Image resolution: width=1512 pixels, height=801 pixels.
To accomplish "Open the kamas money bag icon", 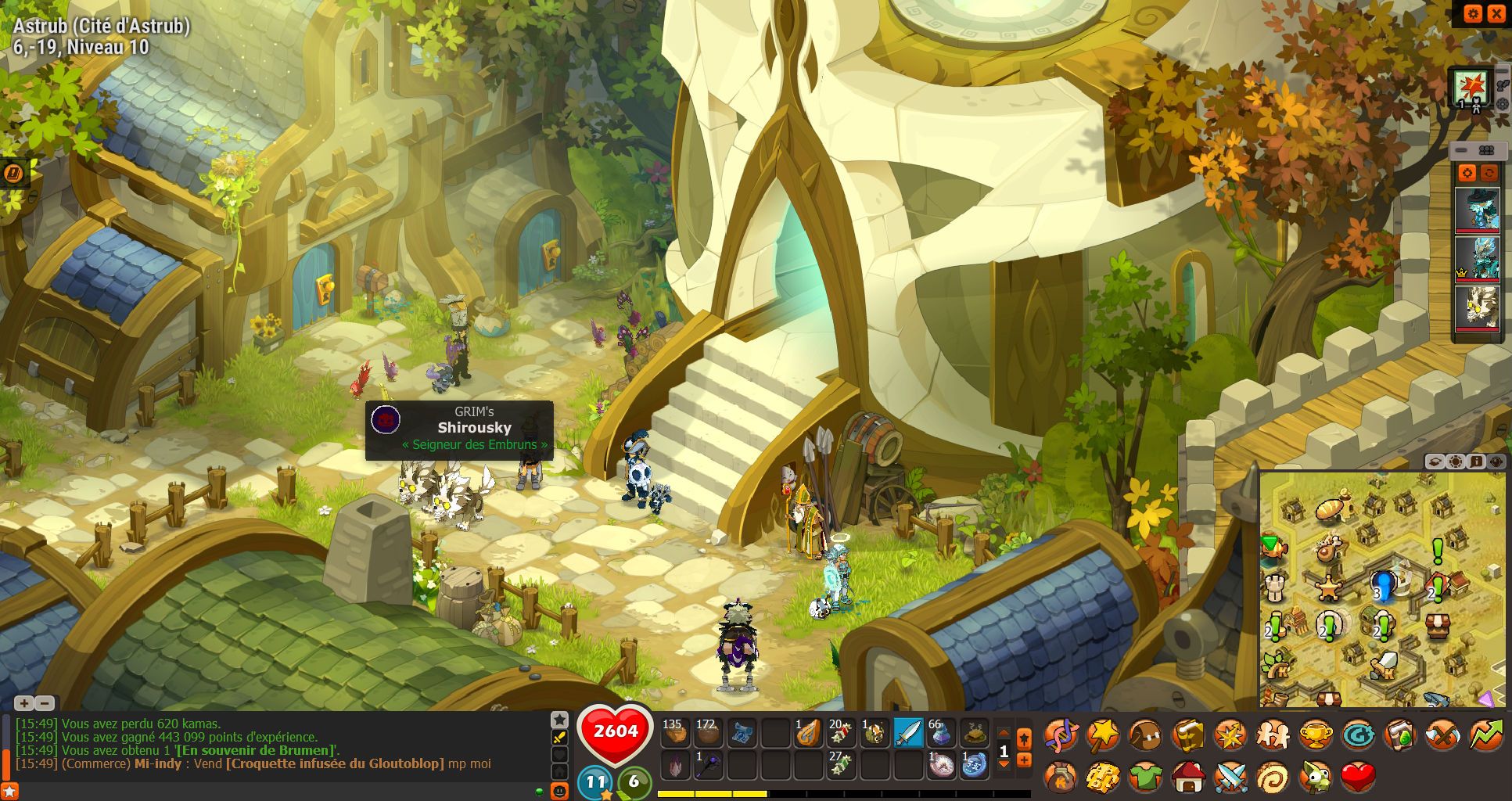I will tap(1062, 777).
